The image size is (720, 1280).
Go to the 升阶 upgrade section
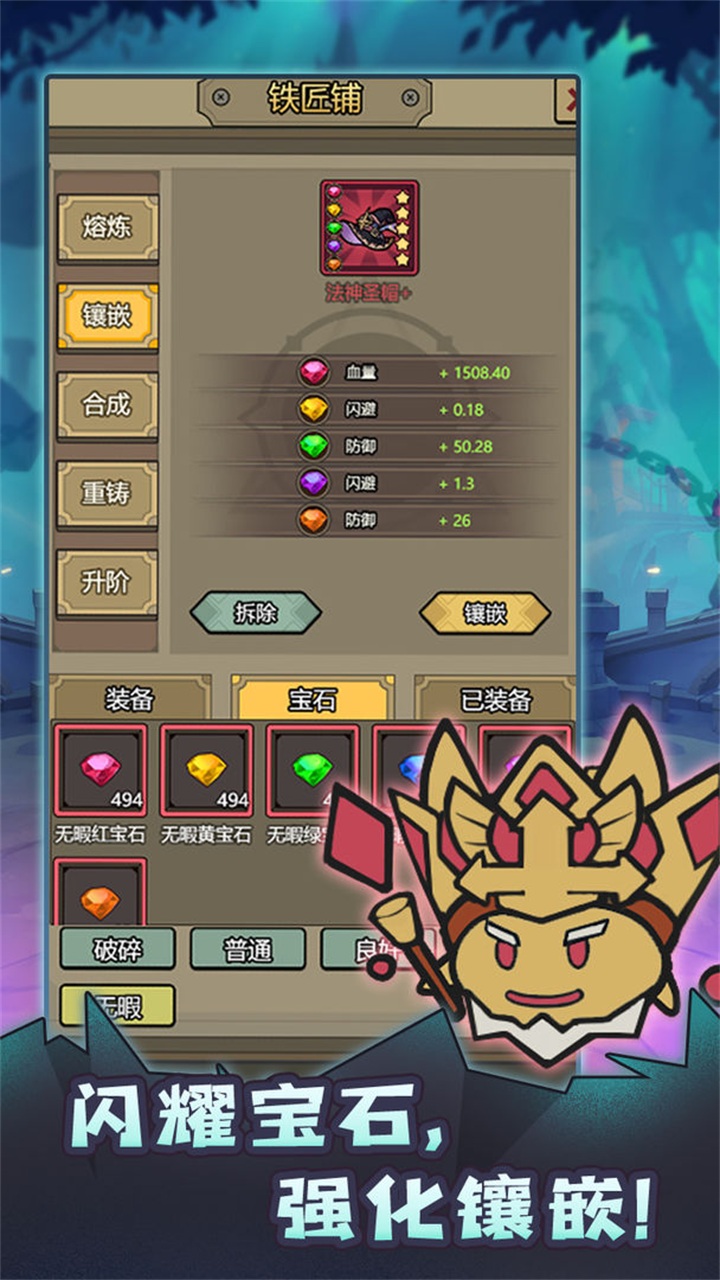(107, 582)
